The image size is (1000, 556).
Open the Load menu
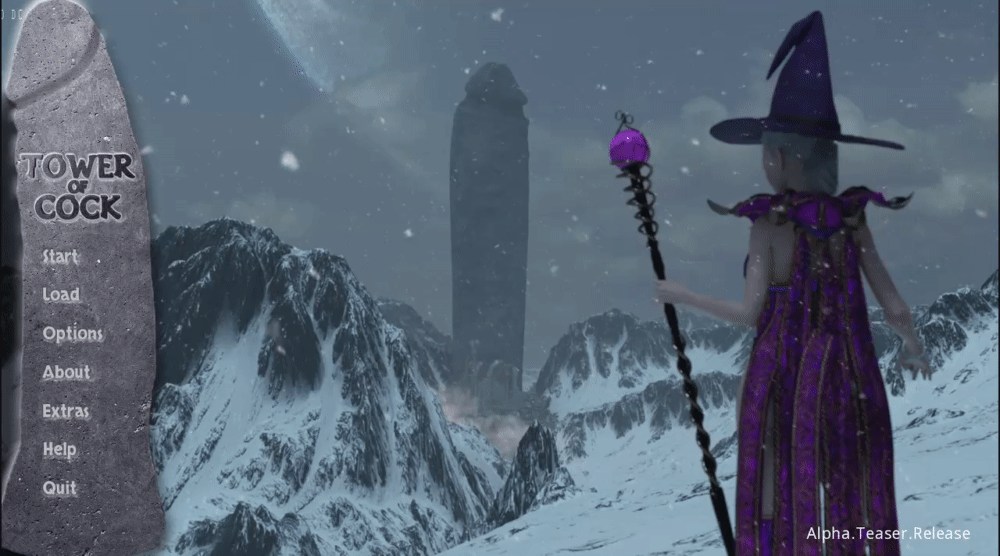tap(61, 295)
